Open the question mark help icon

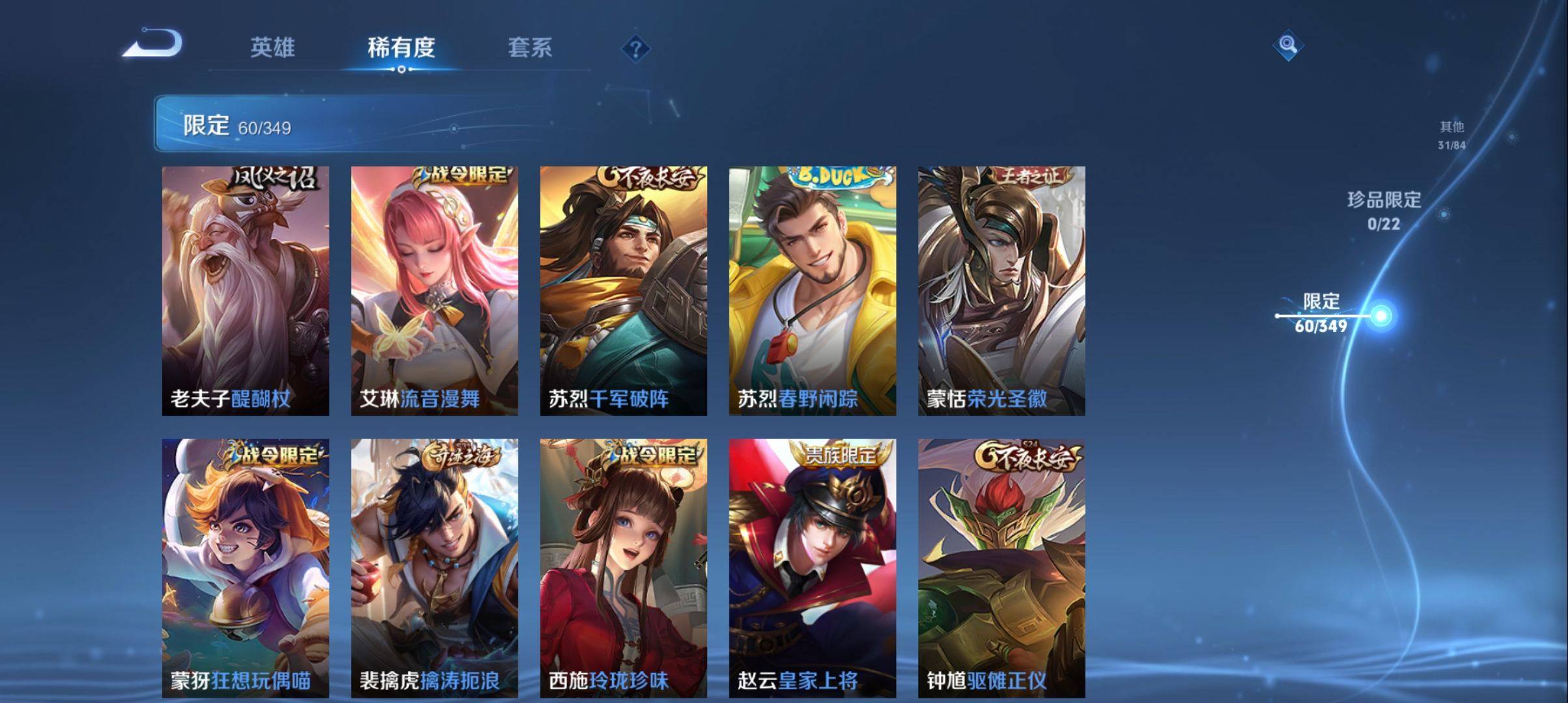[636, 49]
